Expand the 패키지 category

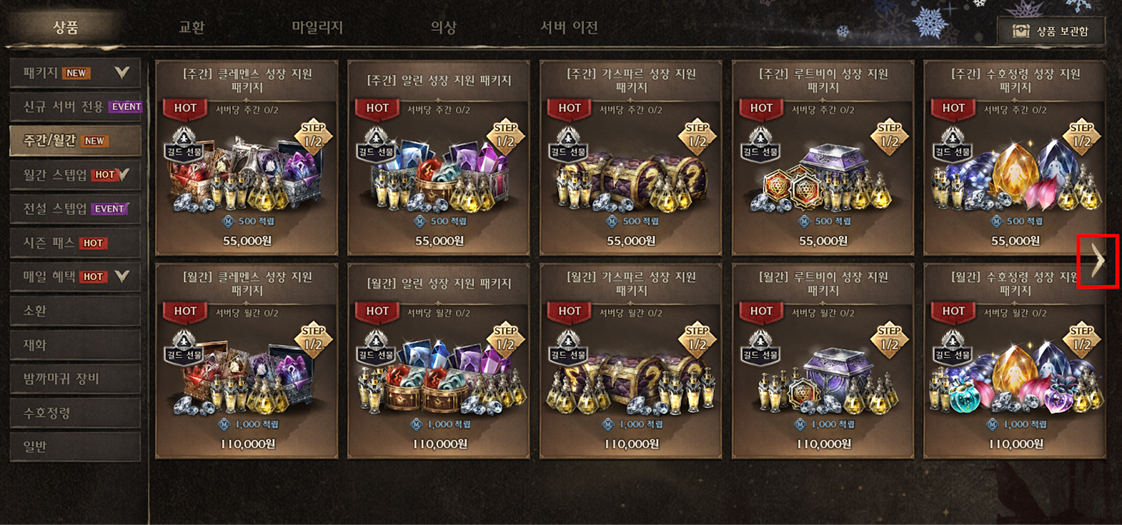click(x=75, y=73)
